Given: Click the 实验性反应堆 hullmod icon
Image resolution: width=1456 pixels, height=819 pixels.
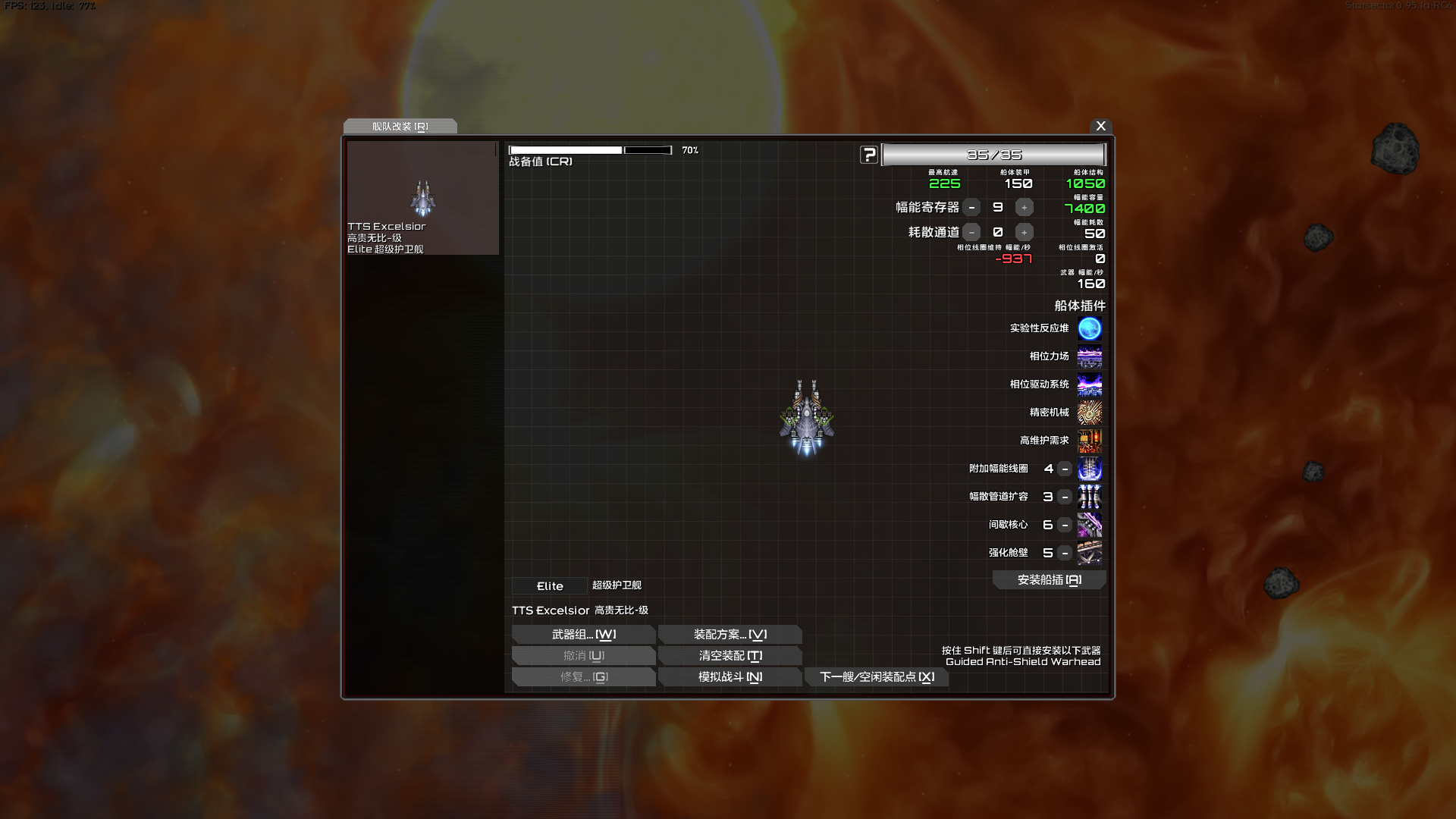Looking at the screenshot, I should [1090, 328].
